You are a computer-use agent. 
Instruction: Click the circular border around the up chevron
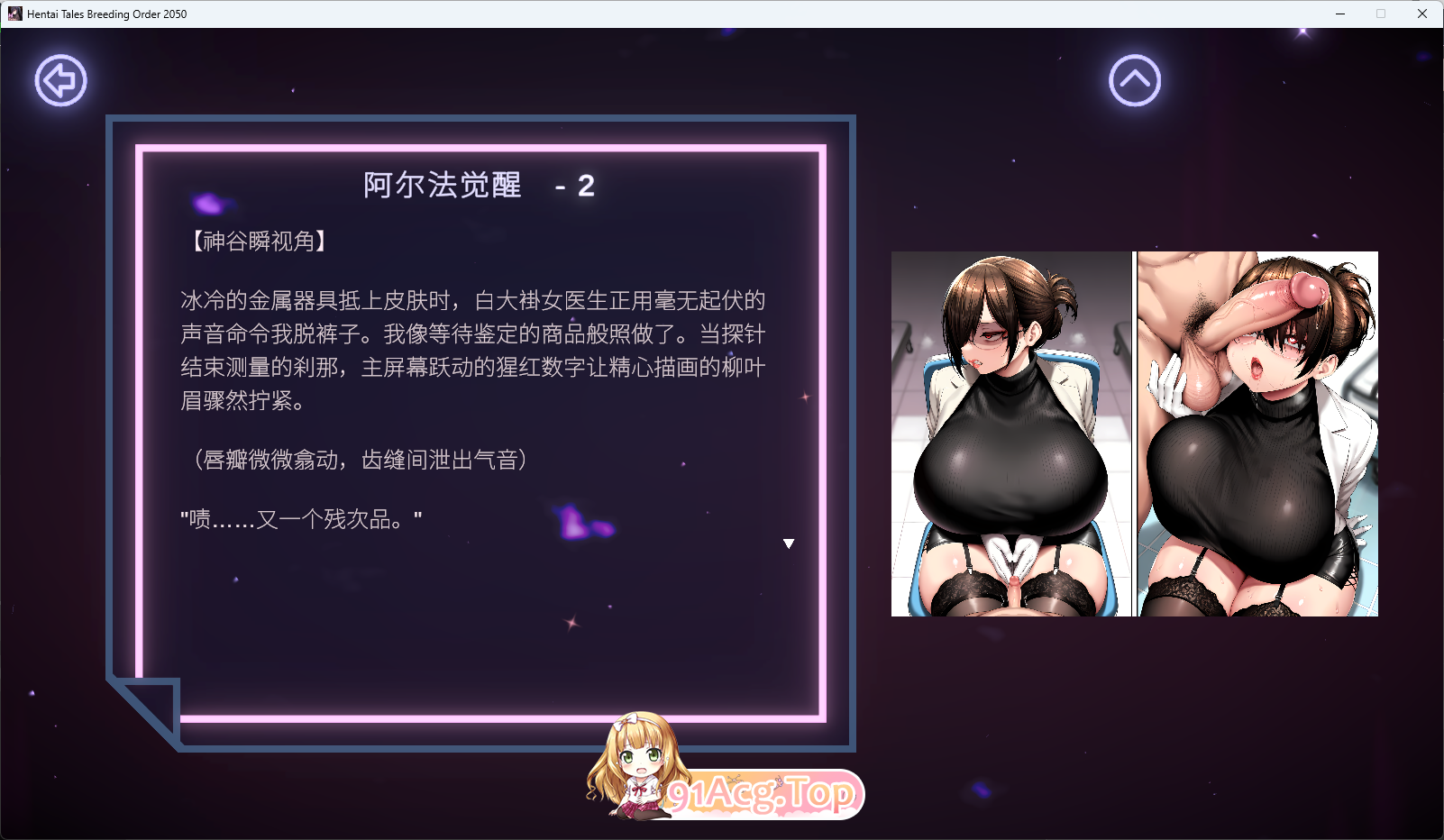coord(1135,56)
